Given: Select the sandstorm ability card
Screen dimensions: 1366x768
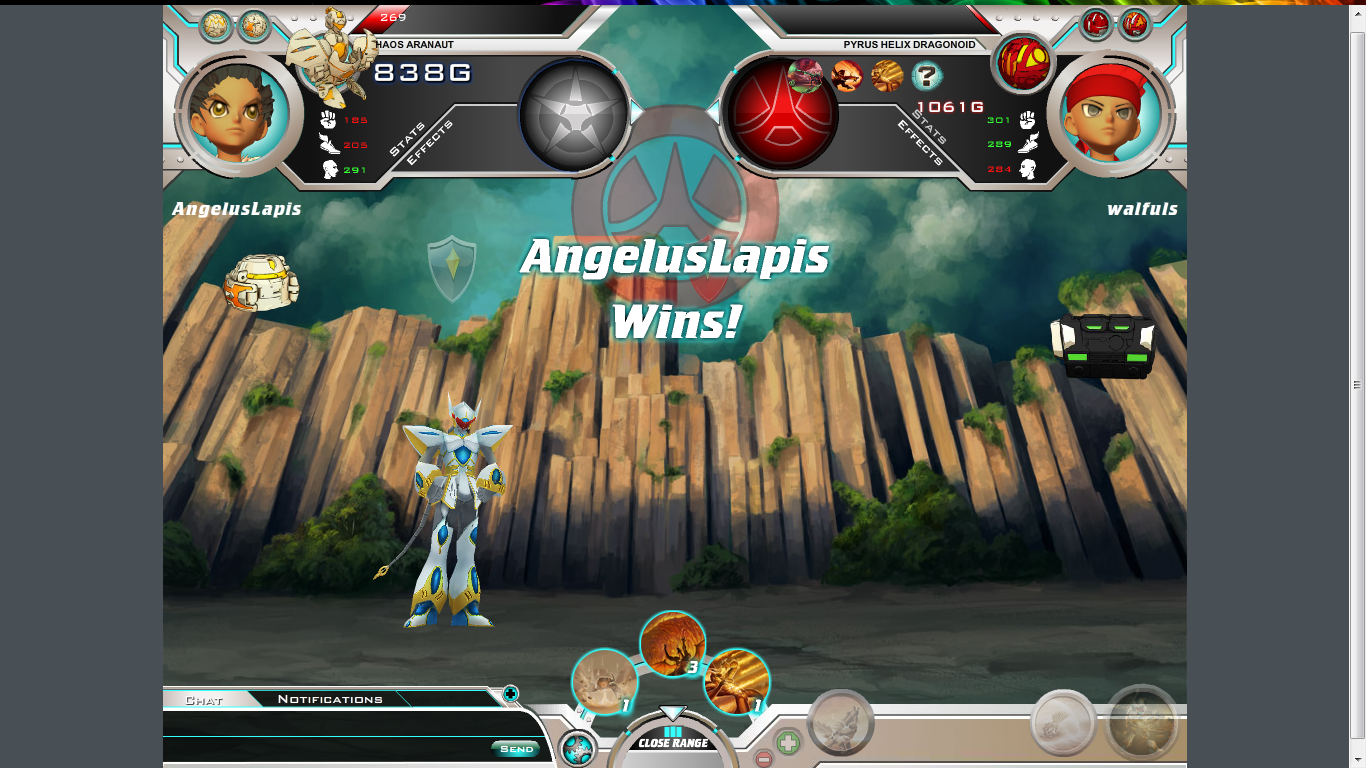Looking at the screenshot, I should (x=604, y=682).
